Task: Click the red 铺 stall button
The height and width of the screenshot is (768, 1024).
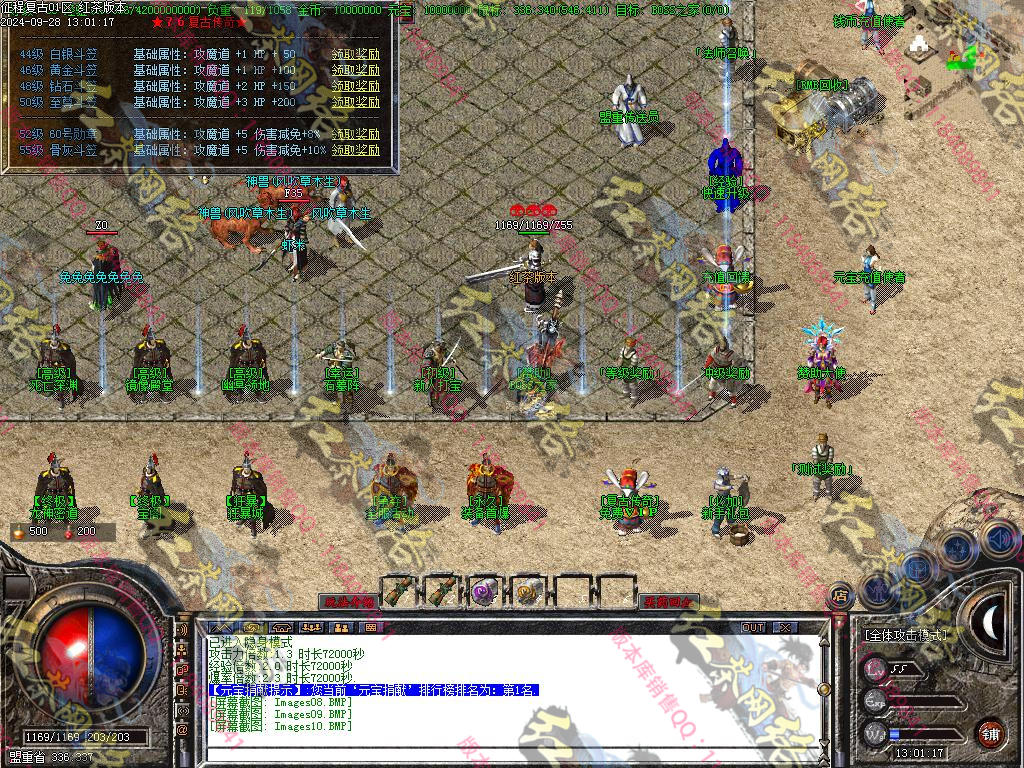Action: pos(990,733)
